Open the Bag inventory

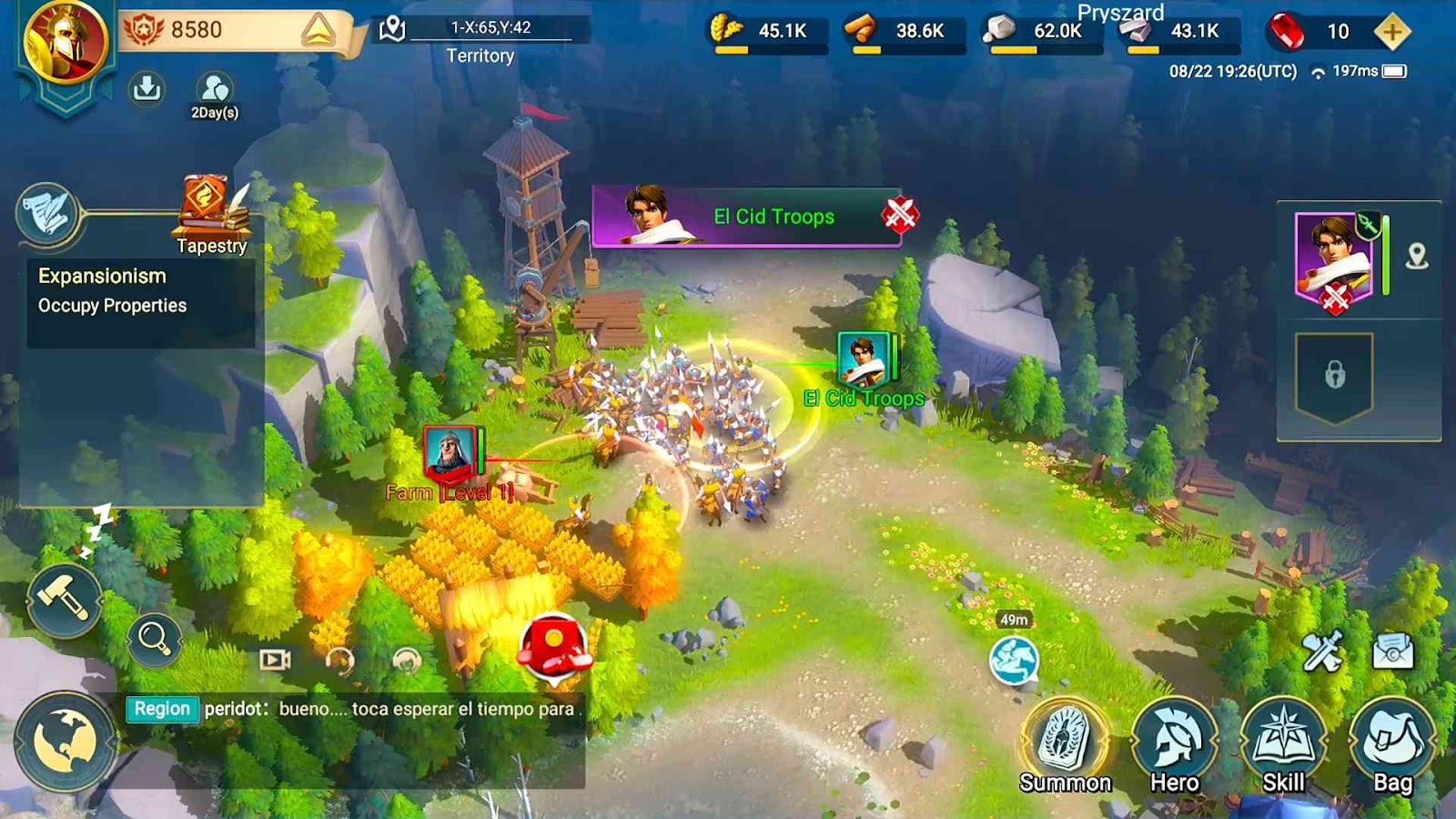point(1392,743)
